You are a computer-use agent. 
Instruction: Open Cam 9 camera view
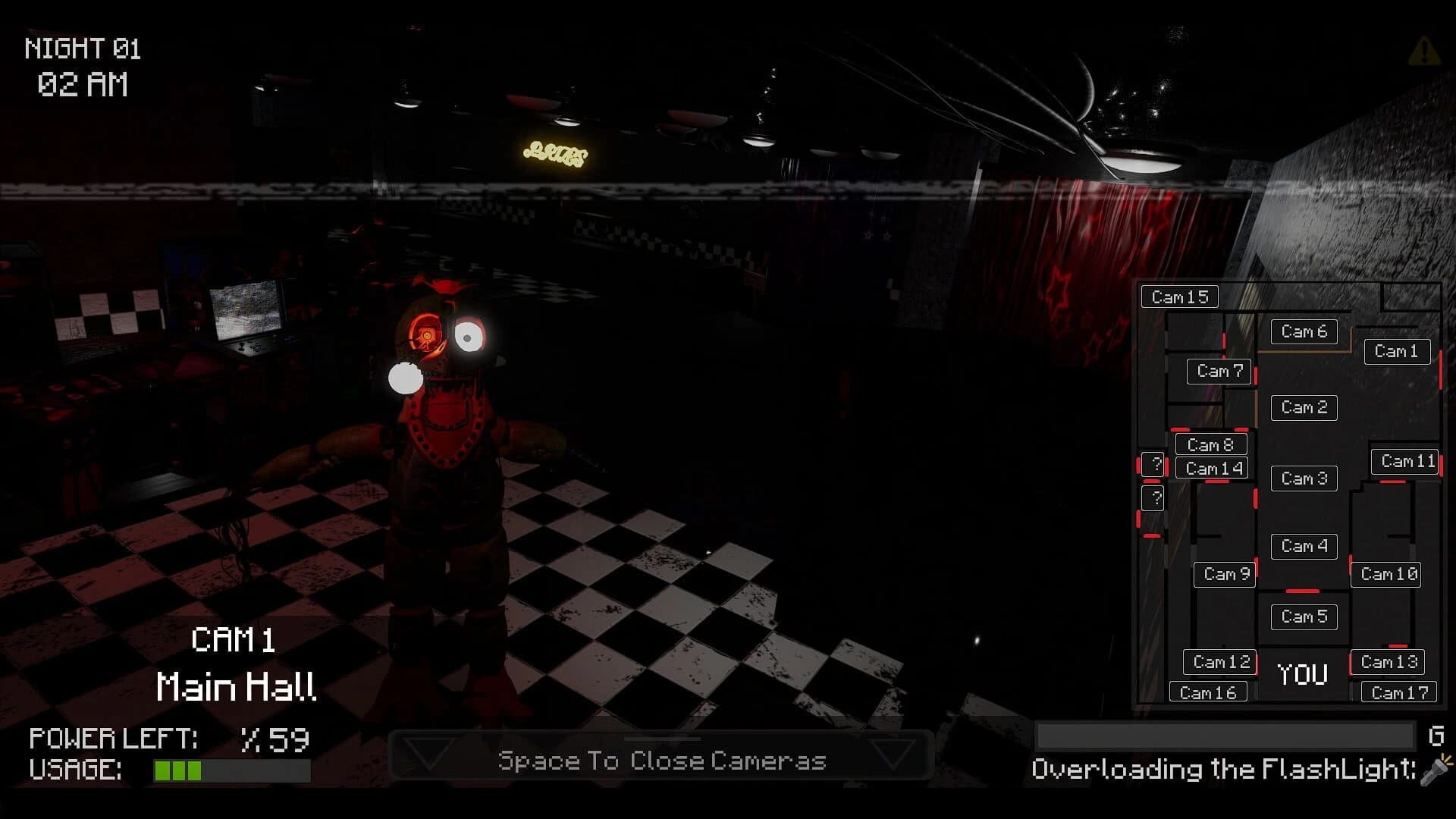coord(1223,574)
